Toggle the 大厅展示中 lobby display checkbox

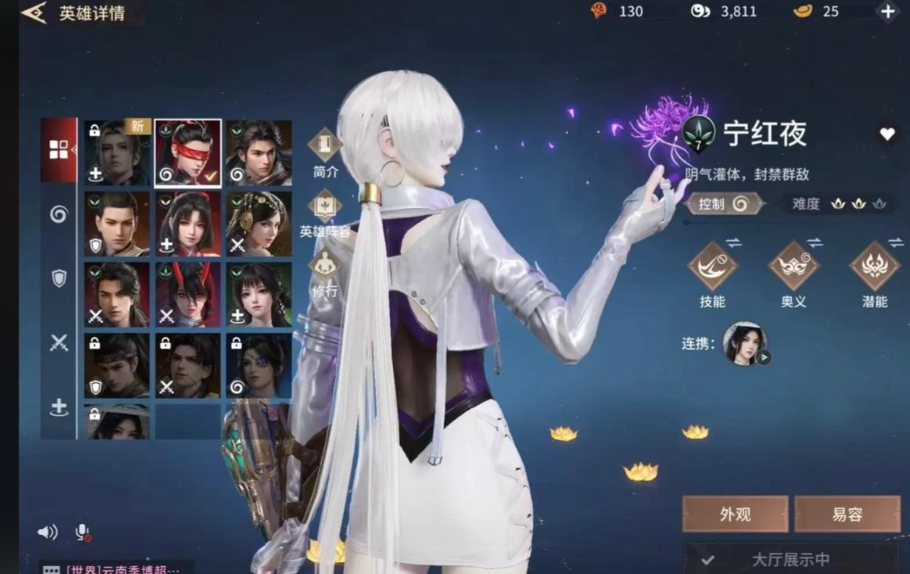coord(708,560)
